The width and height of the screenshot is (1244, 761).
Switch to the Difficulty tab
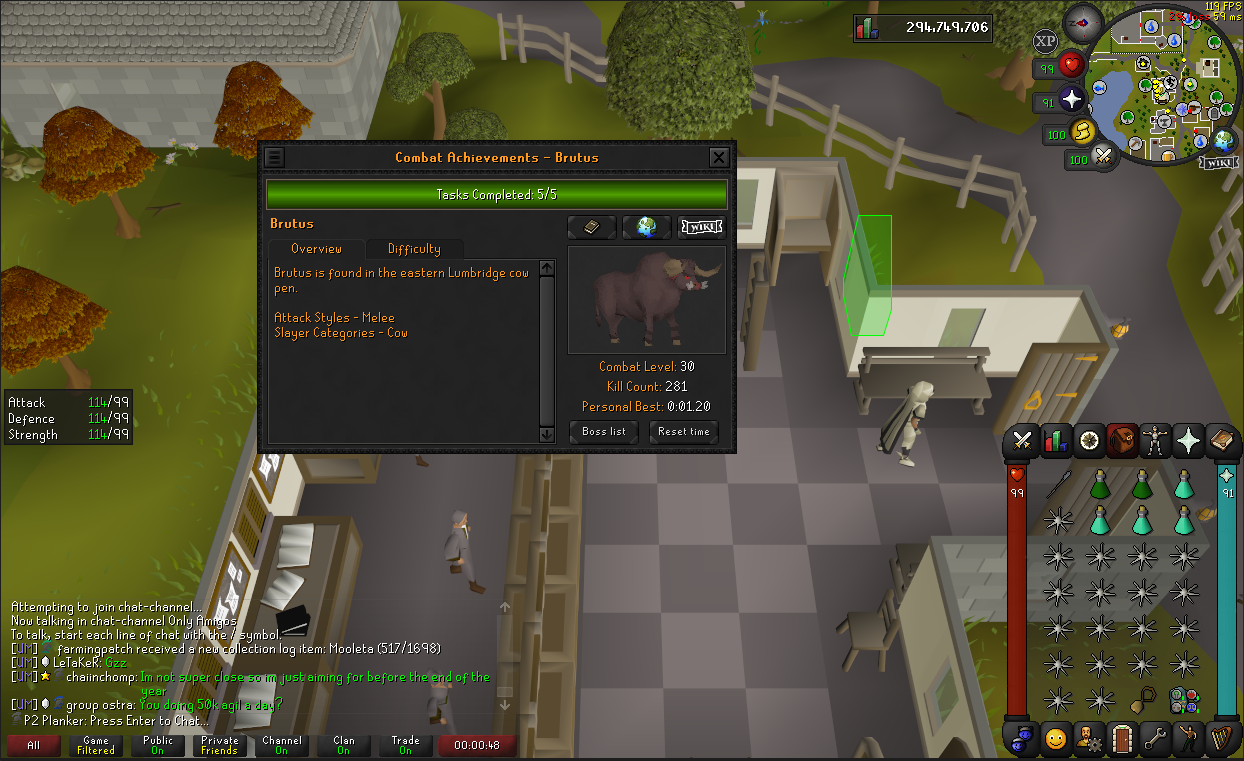[413, 249]
